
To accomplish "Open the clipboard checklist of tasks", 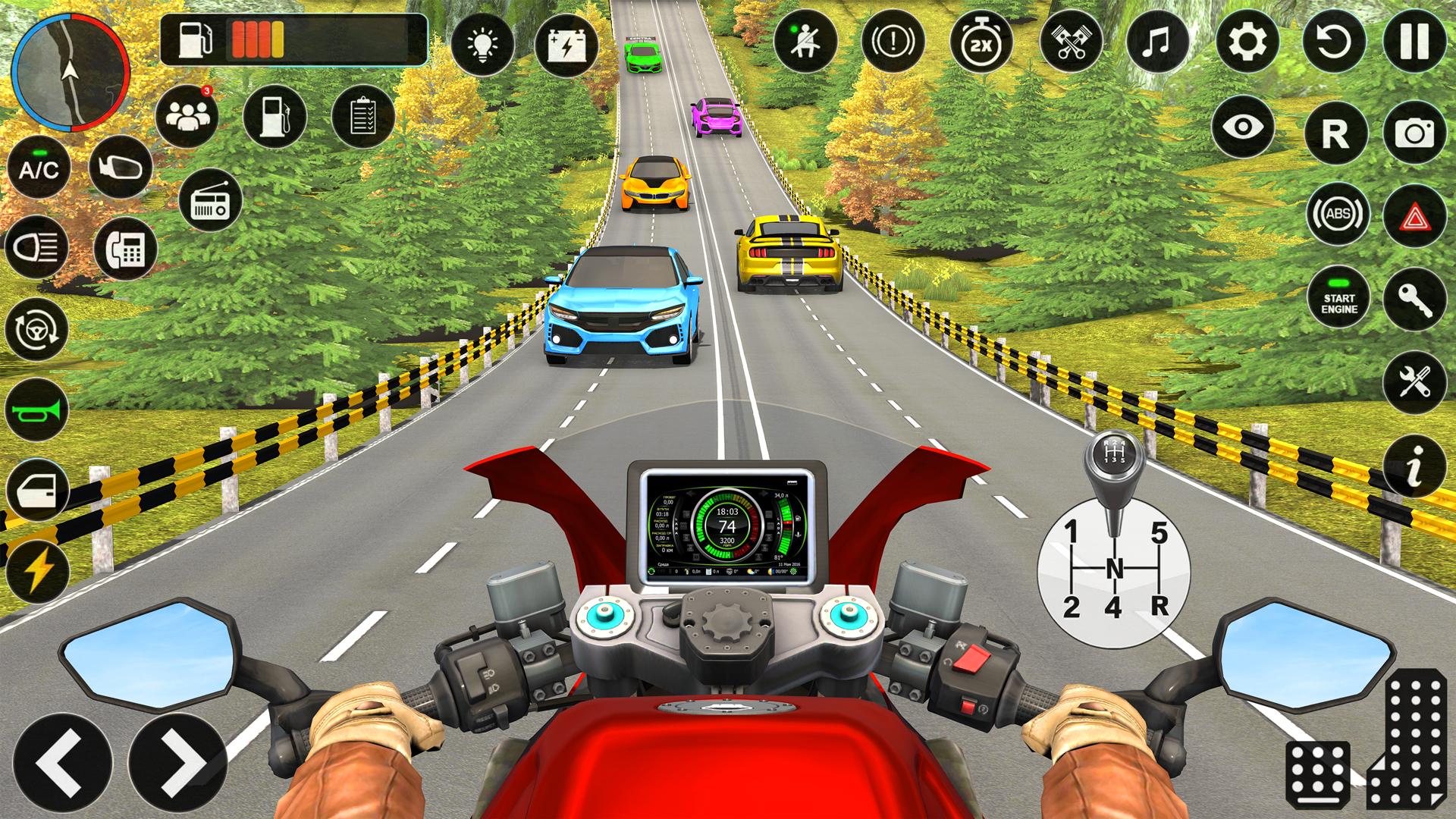I will (x=363, y=116).
